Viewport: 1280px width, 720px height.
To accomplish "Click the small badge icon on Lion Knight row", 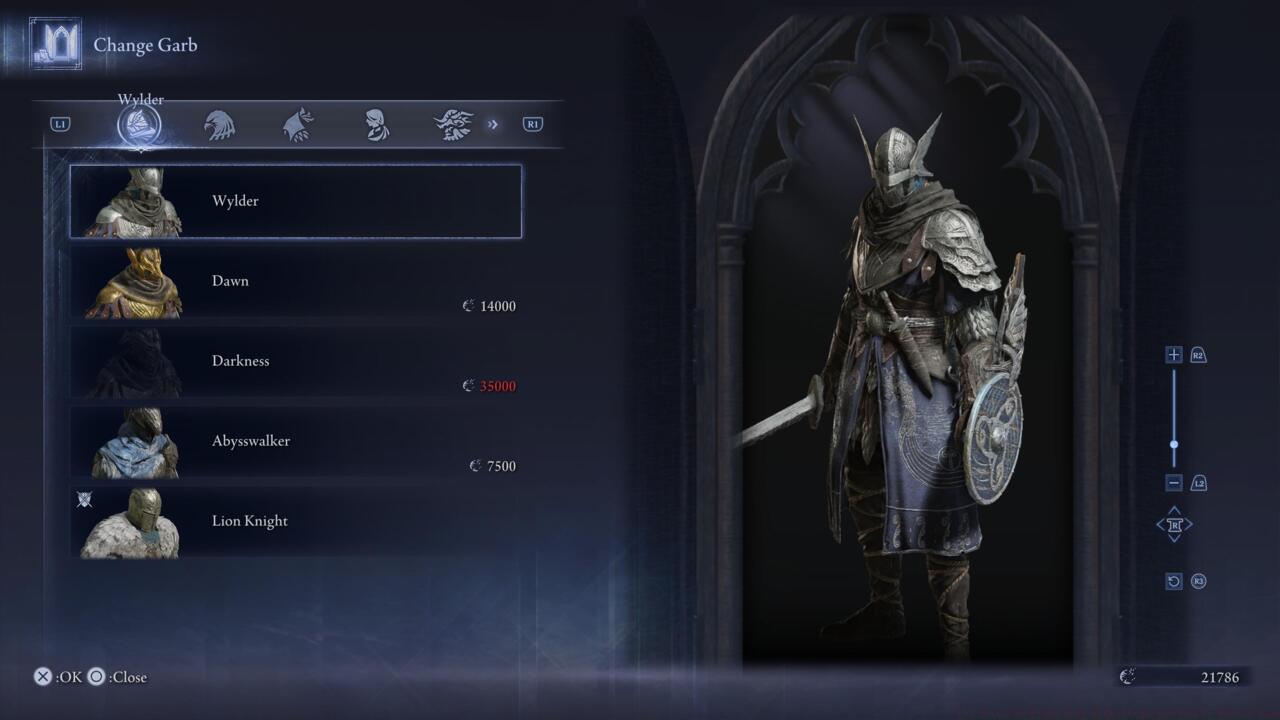I will pyautogui.click(x=84, y=499).
